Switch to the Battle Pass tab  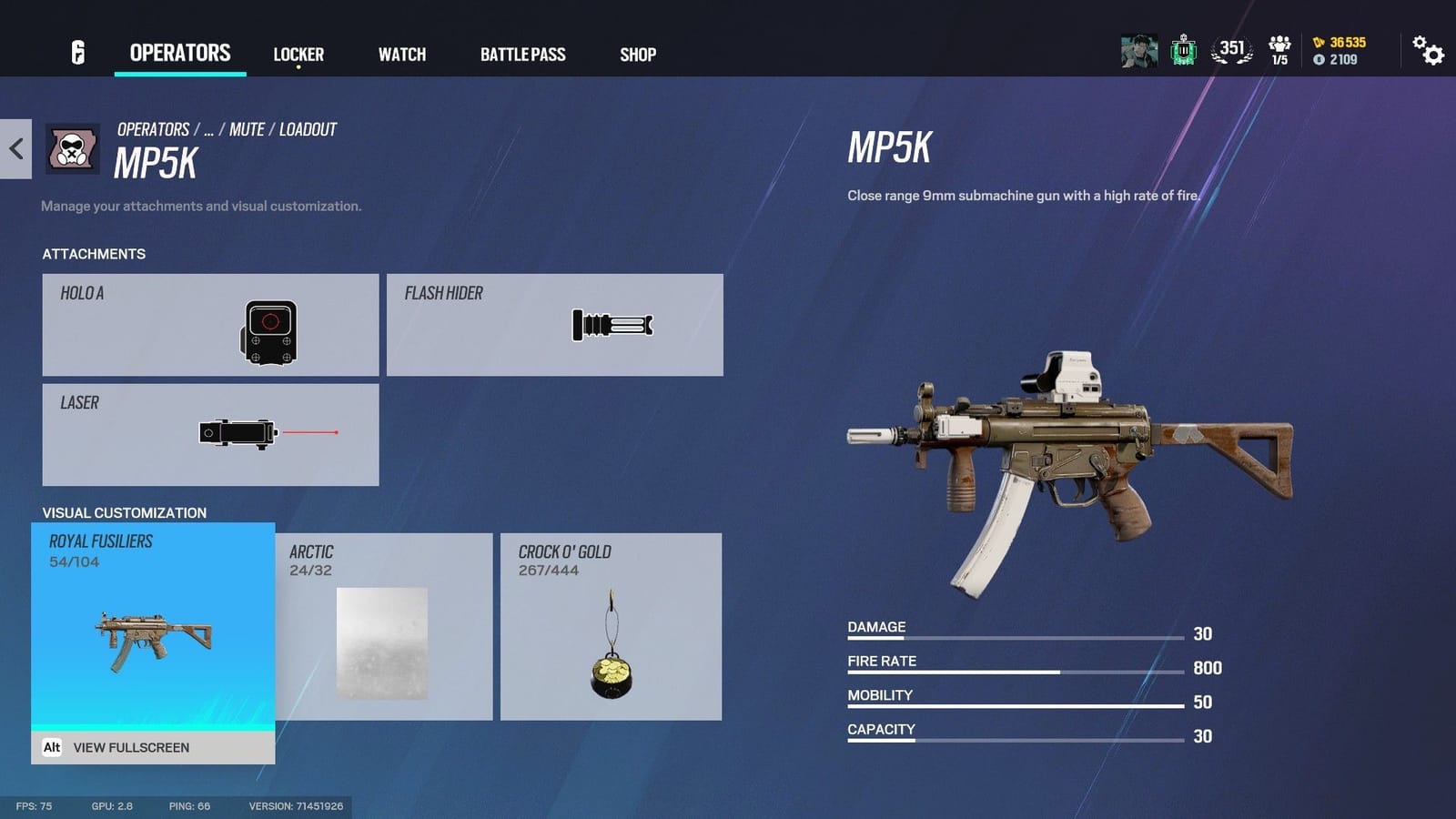pyautogui.click(x=523, y=55)
